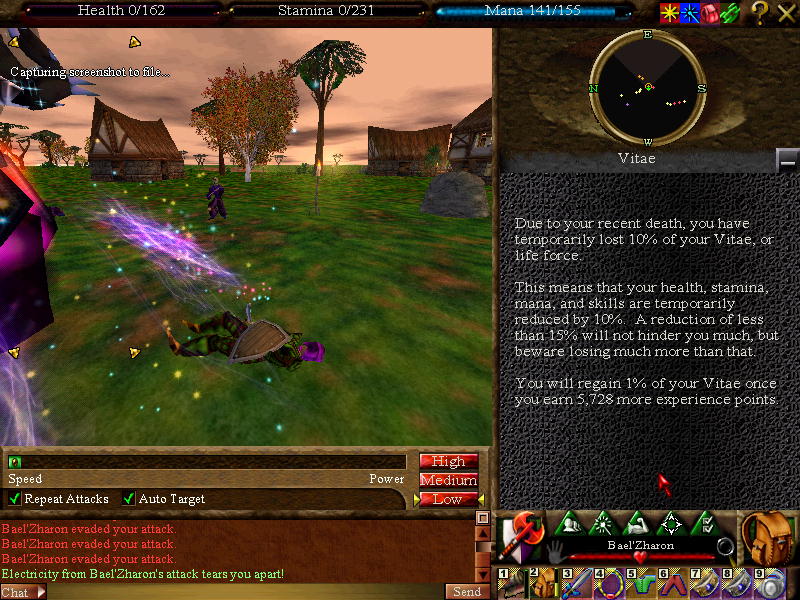The image size is (800, 600).
Task: Send the chat message
Action: pyautogui.click(x=467, y=591)
